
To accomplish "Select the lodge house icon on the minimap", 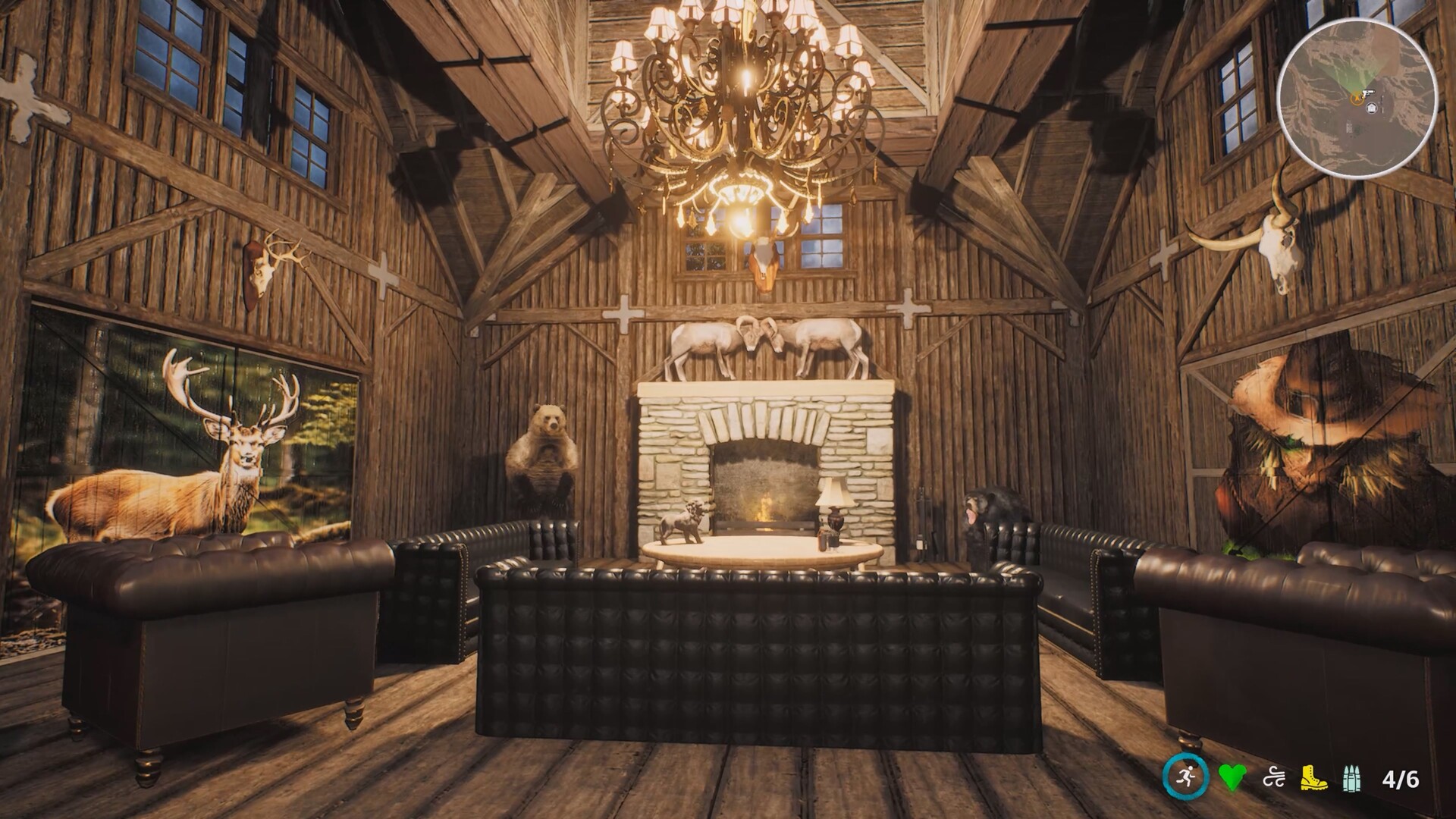I will [x=1371, y=108].
